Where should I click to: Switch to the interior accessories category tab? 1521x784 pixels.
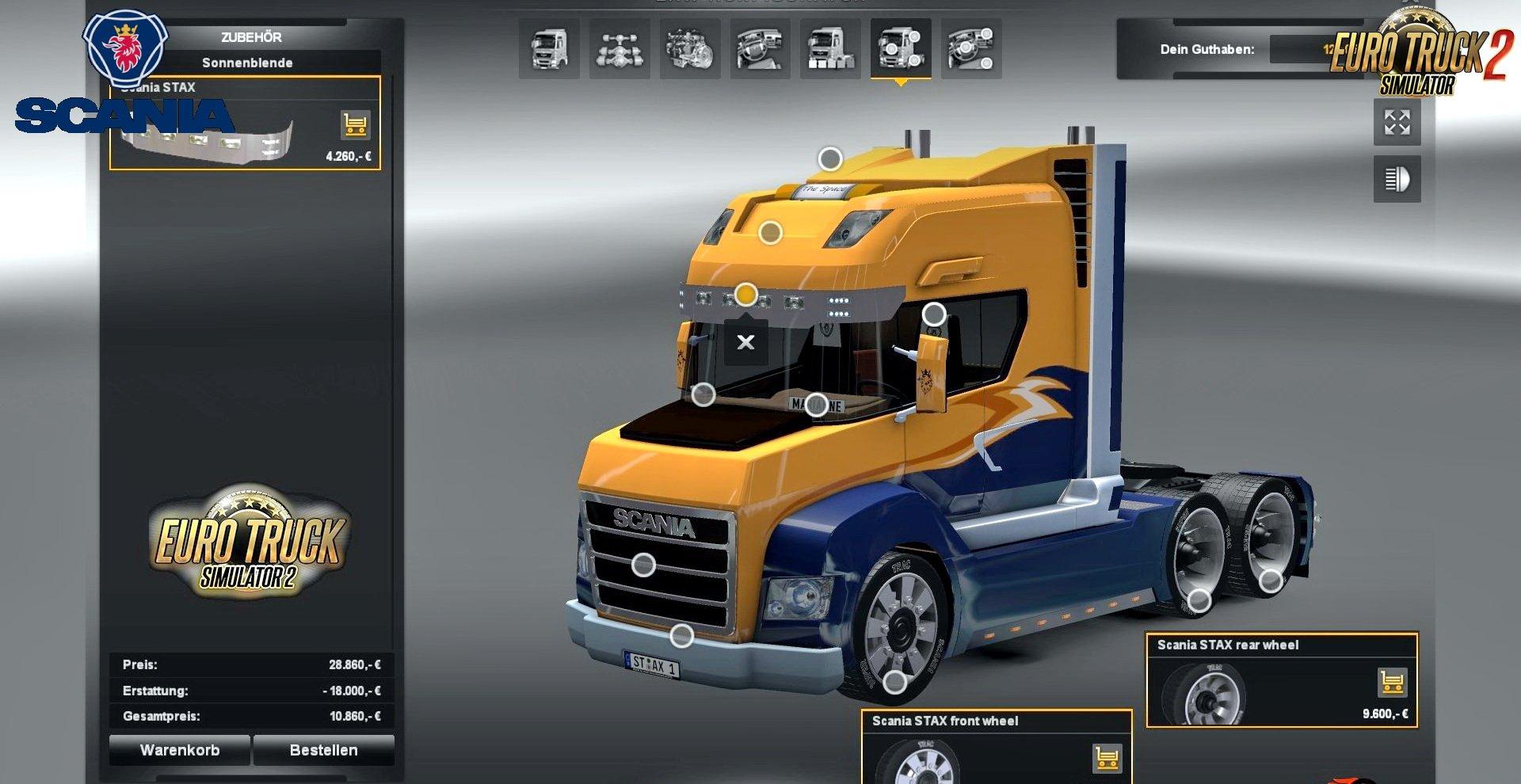coord(971,48)
